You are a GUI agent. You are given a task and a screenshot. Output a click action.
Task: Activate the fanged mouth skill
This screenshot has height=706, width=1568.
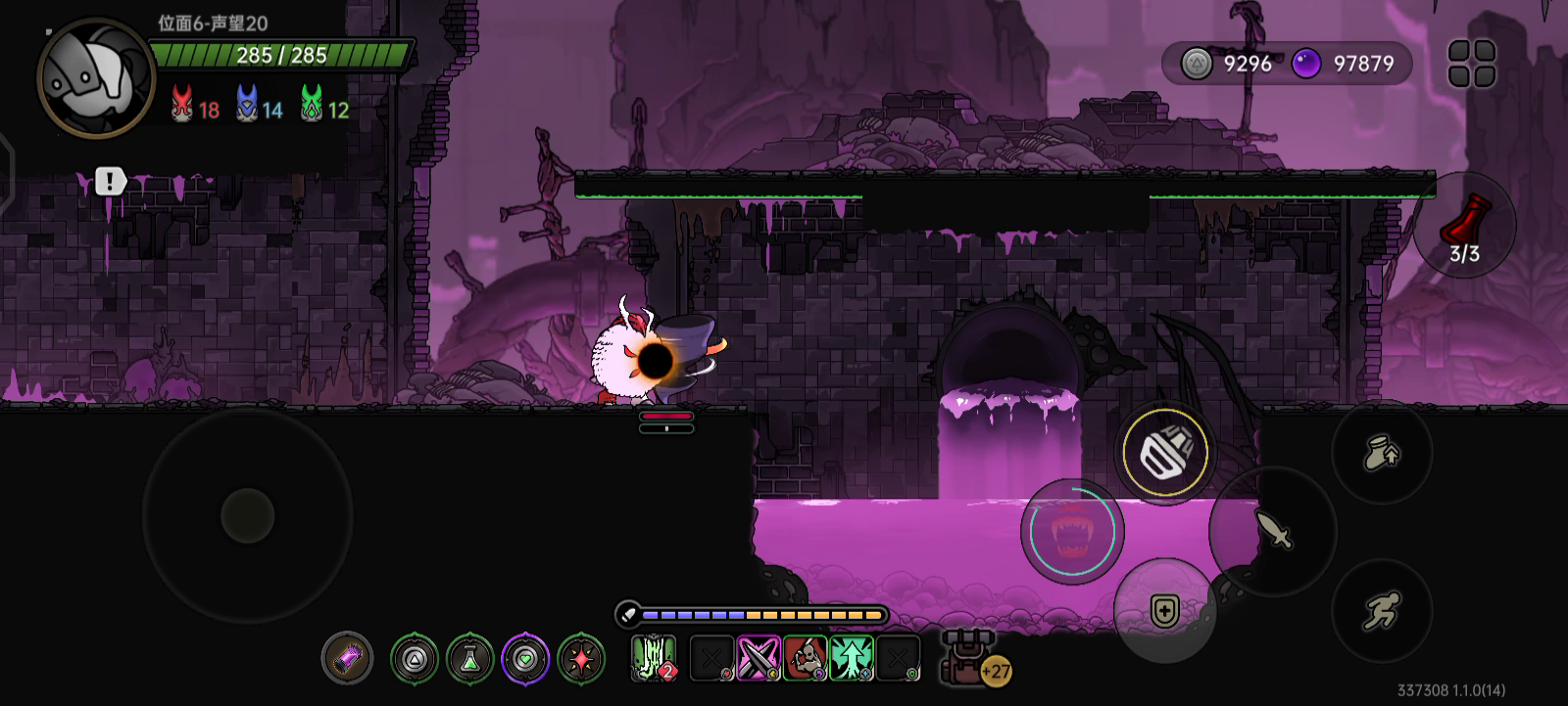pos(1070,531)
